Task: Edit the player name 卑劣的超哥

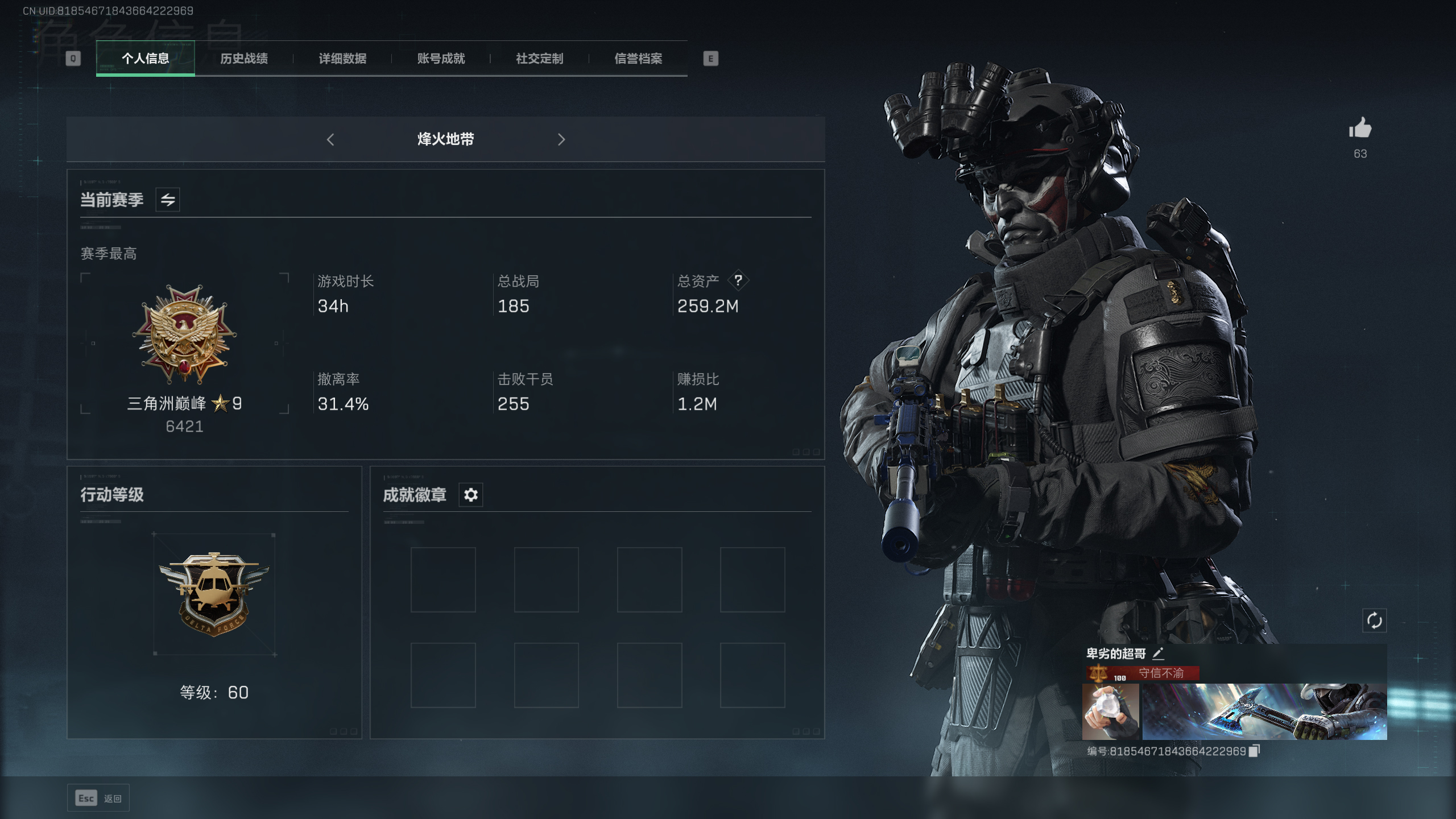Action: coord(1158,653)
